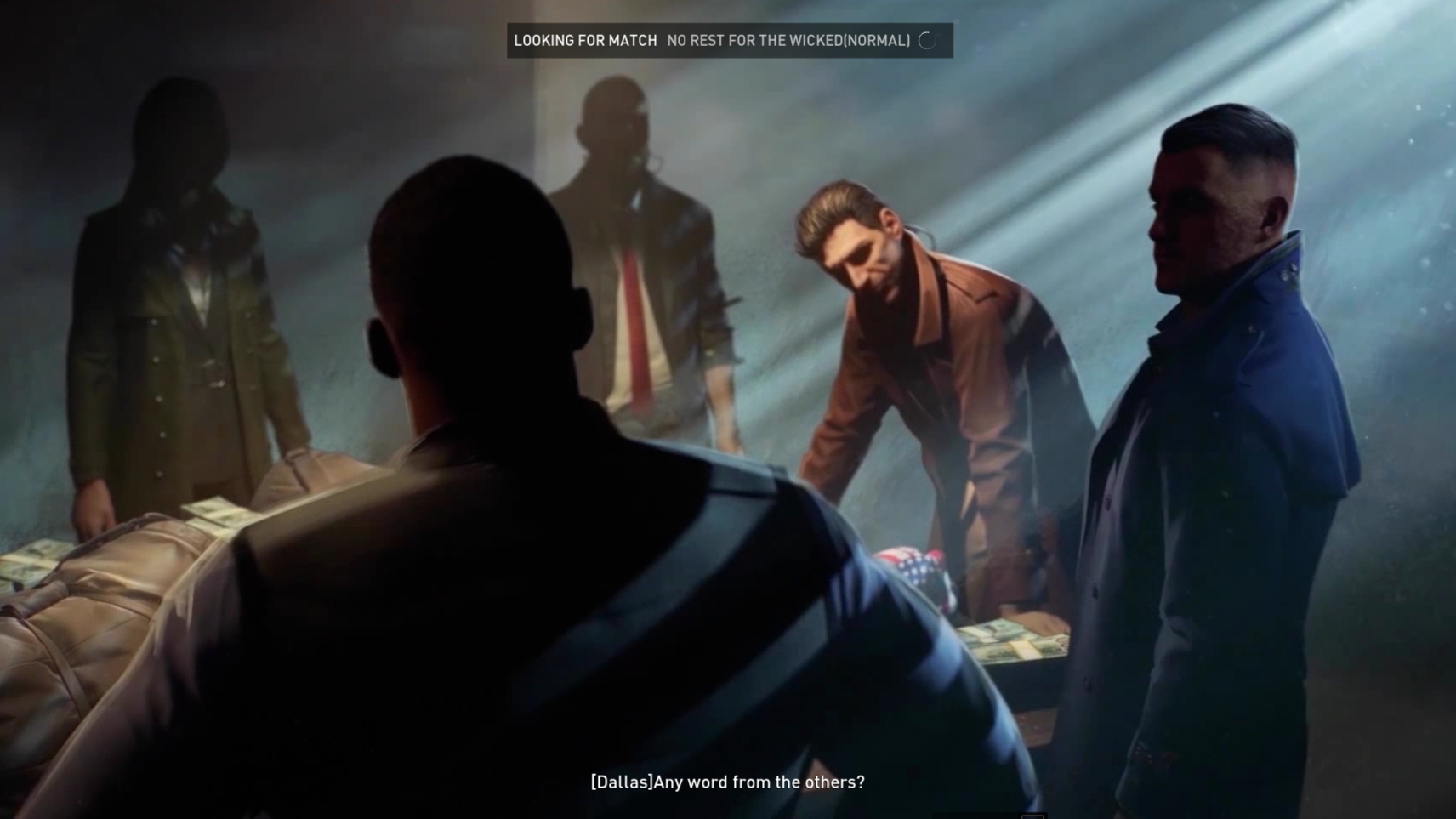Click the (NORMAL) difficulty label
This screenshot has width=1456, height=819.
[x=880, y=39]
